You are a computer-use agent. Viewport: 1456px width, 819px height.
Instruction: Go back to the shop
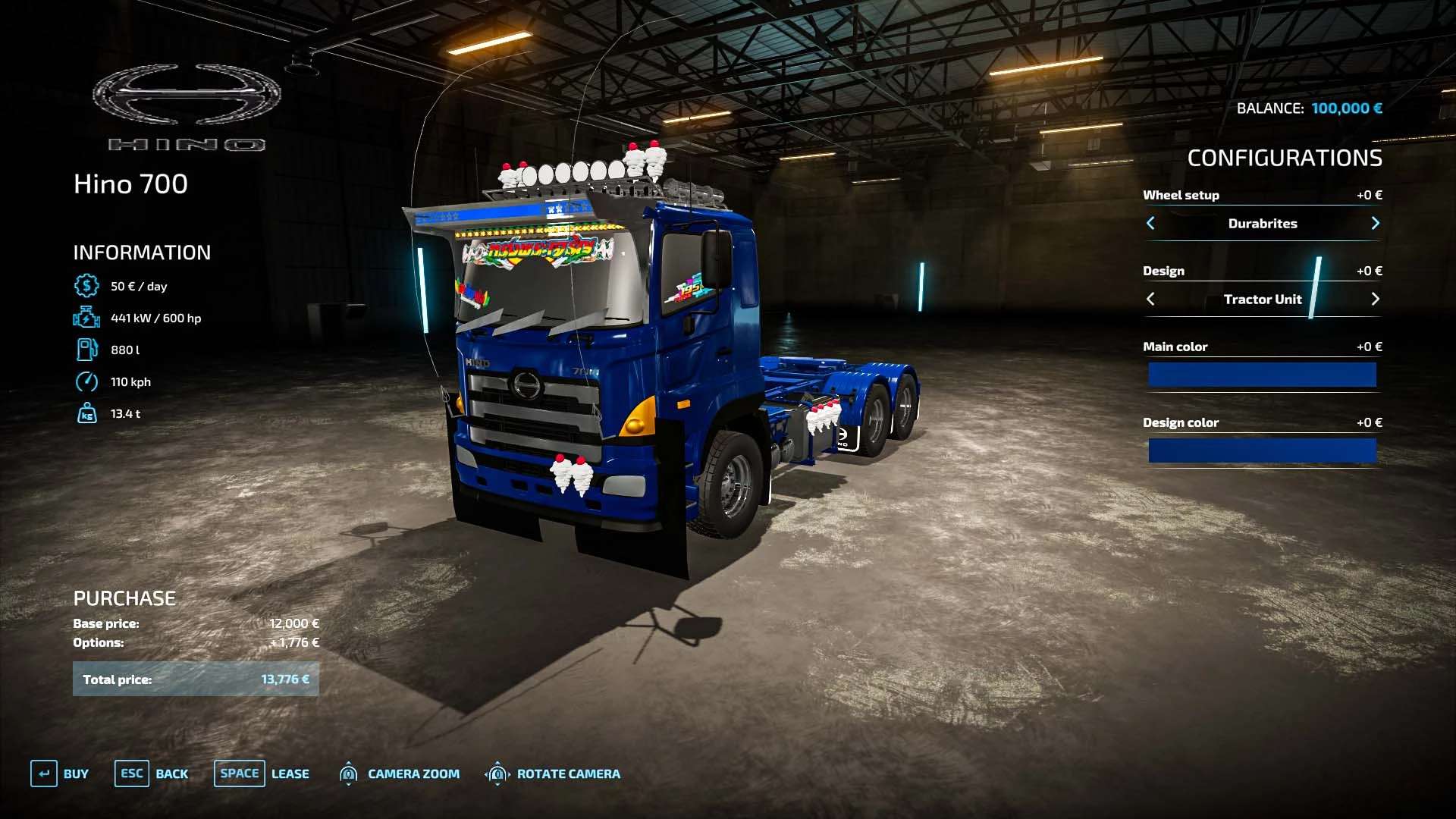[152, 773]
